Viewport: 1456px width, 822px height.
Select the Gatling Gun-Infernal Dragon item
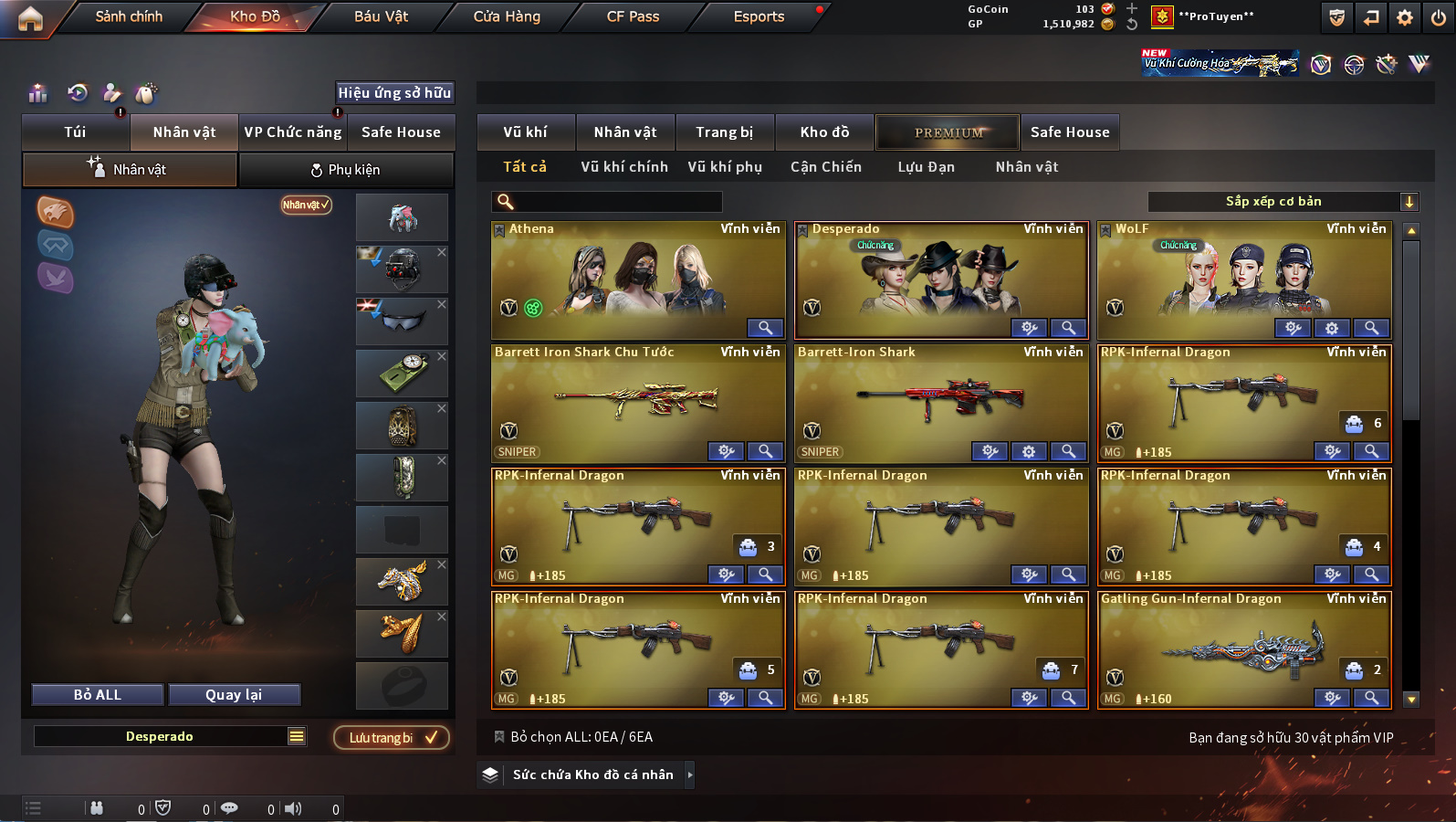1243,648
